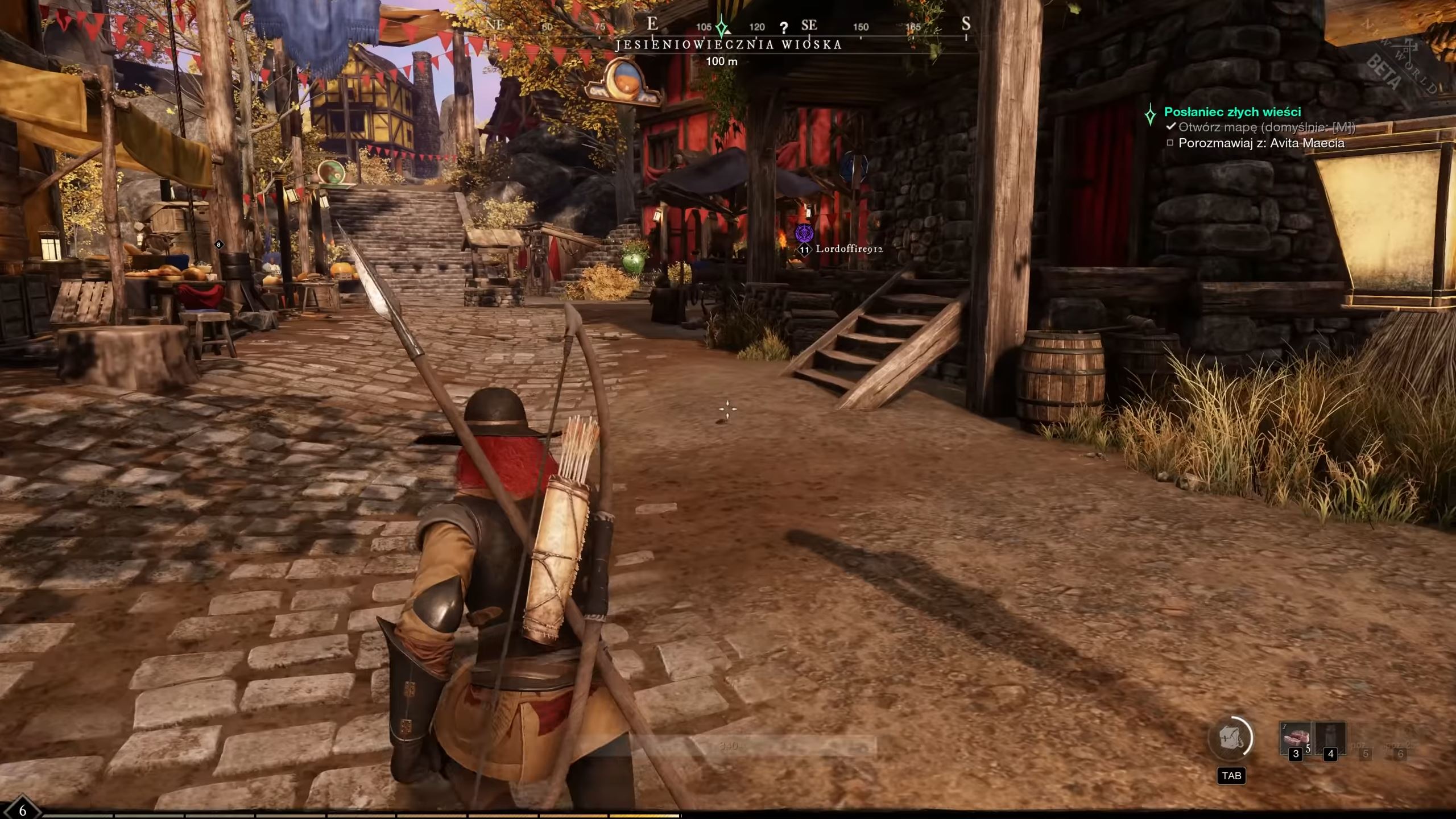Click the completed checkmark next to Otwórz mapę
Image resolution: width=1456 pixels, height=819 pixels.
[1170, 128]
